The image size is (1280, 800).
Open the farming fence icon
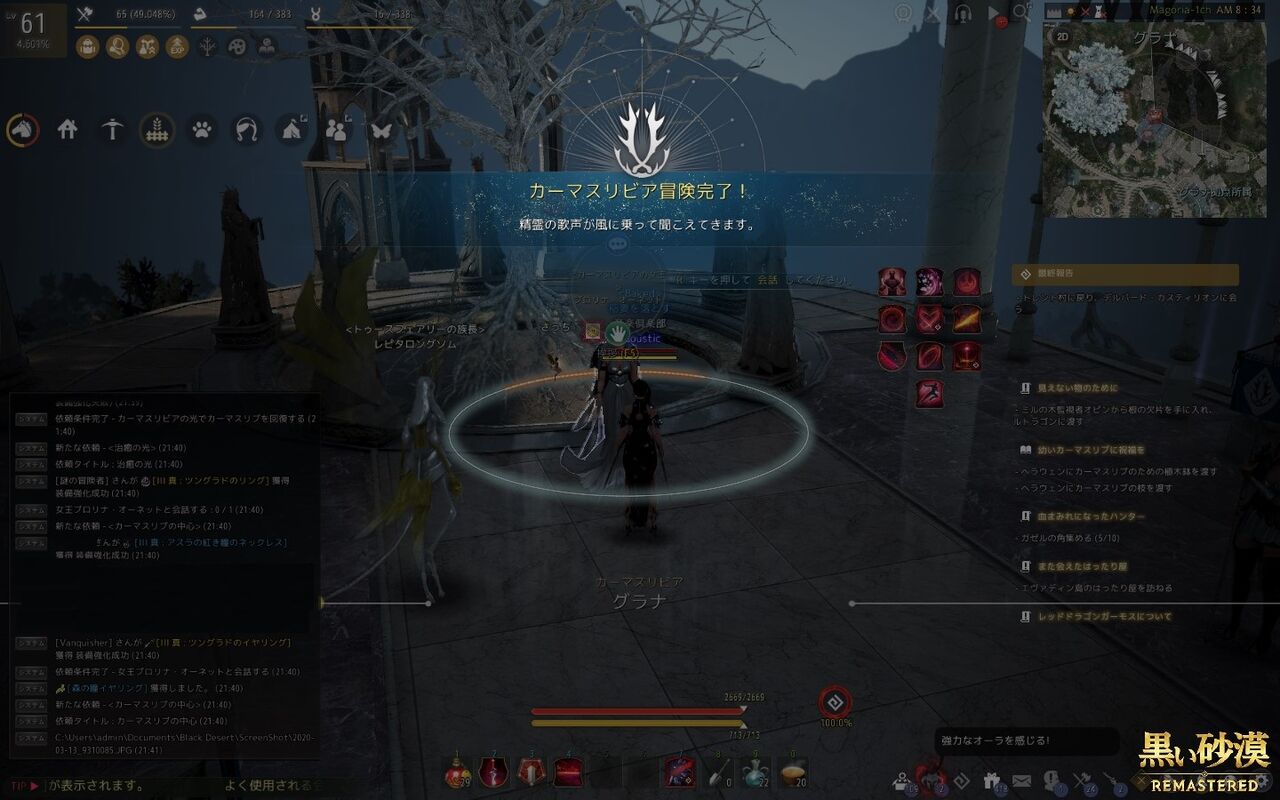(x=157, y=131)
